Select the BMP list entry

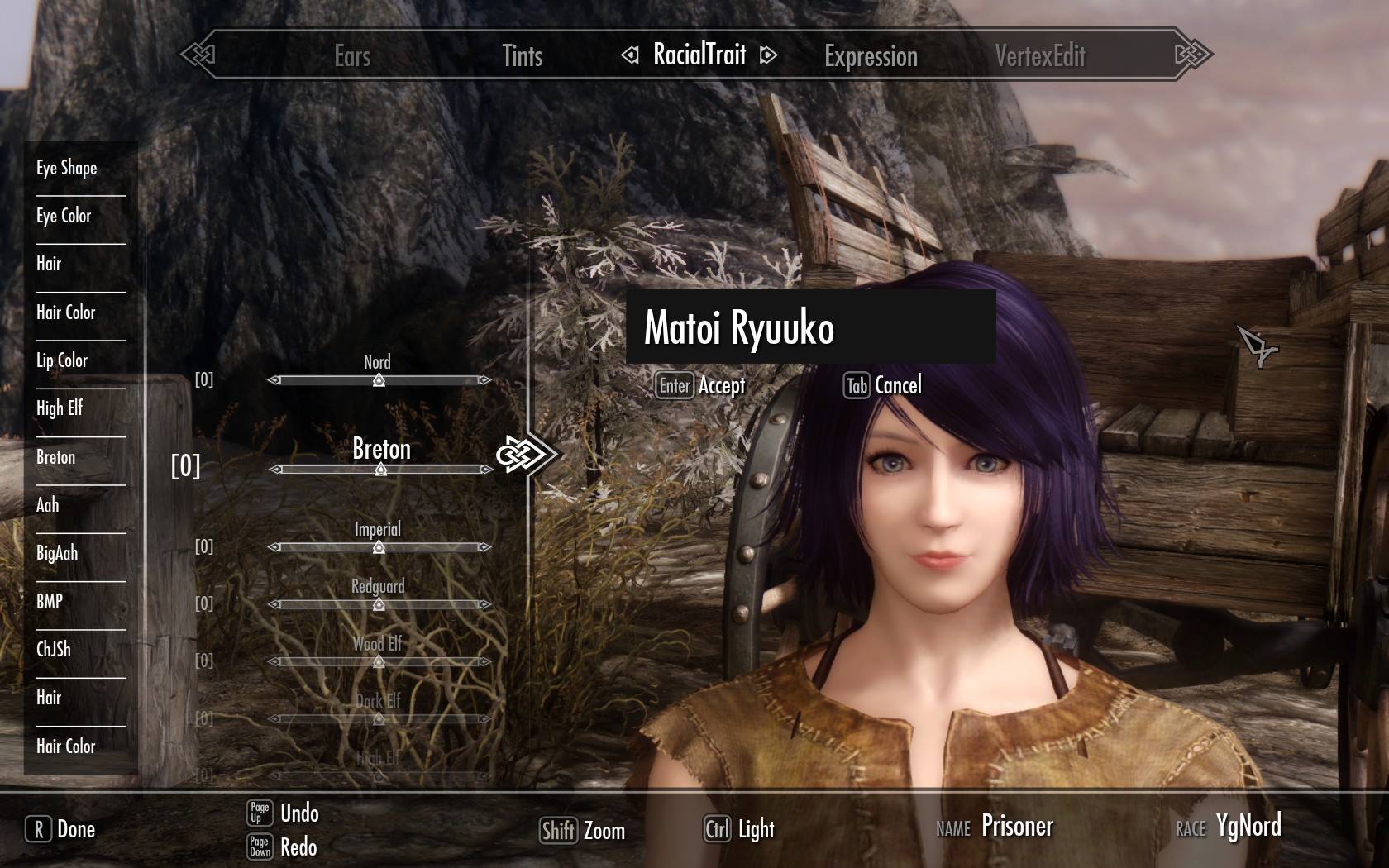(x=50, y=601)
